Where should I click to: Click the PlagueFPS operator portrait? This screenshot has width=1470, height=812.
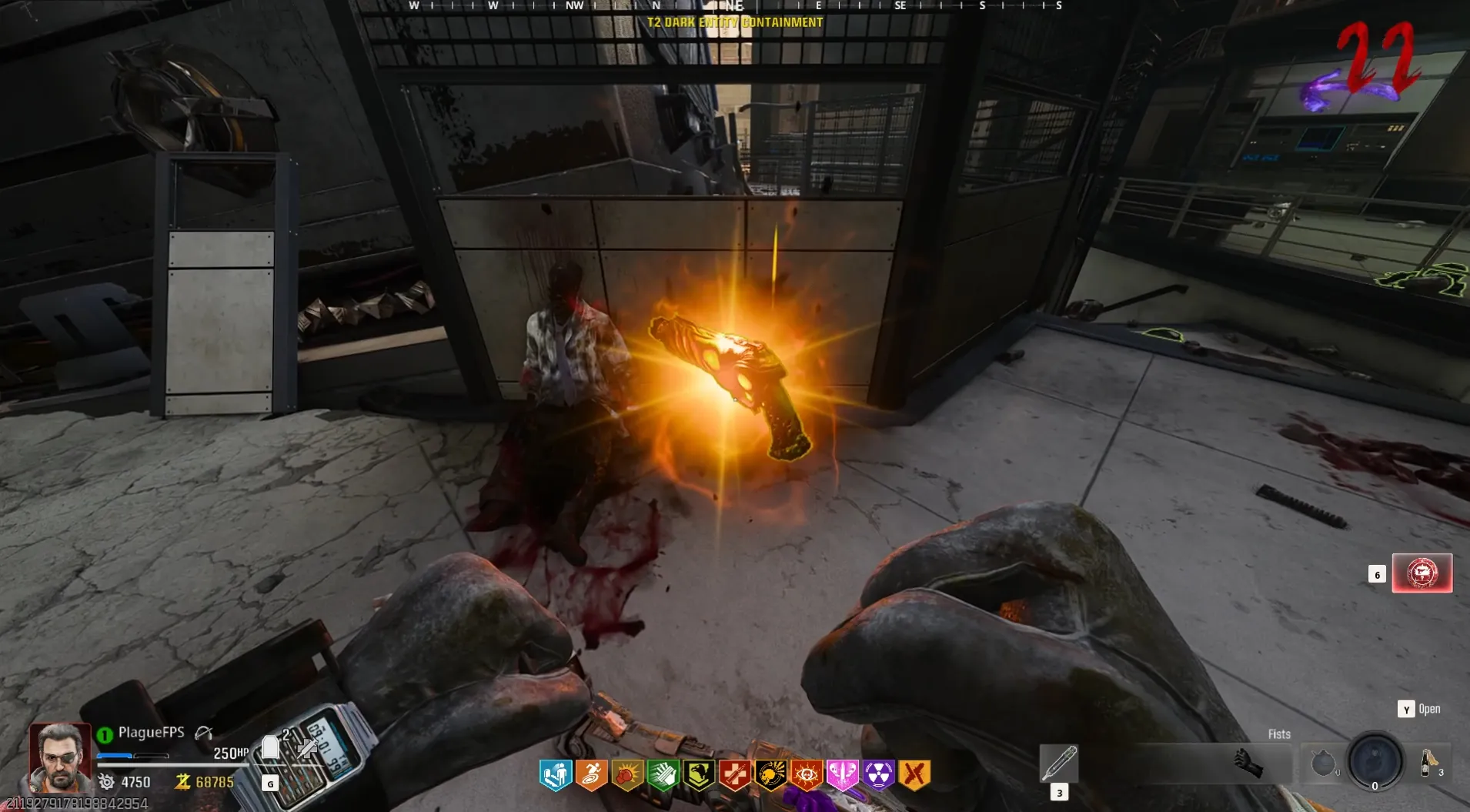pos(60,757)
